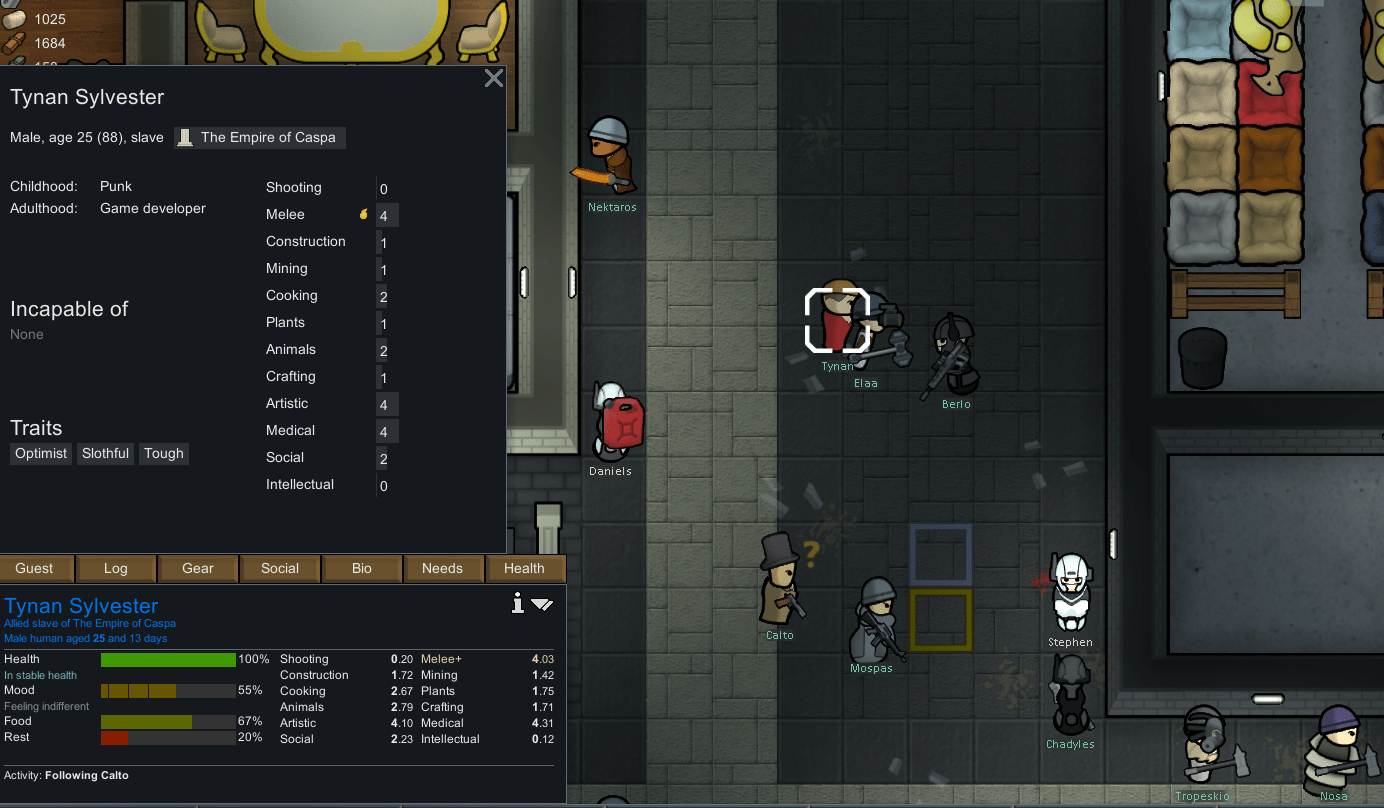
Task: Click the yellow Mood progress bar
Action: (168, 690)
